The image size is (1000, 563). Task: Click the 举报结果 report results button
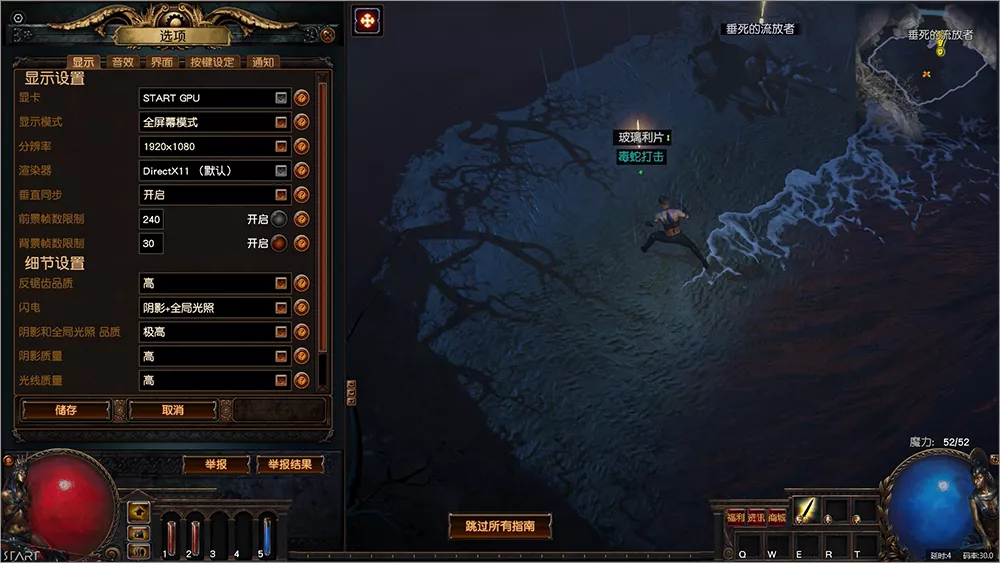290,465
